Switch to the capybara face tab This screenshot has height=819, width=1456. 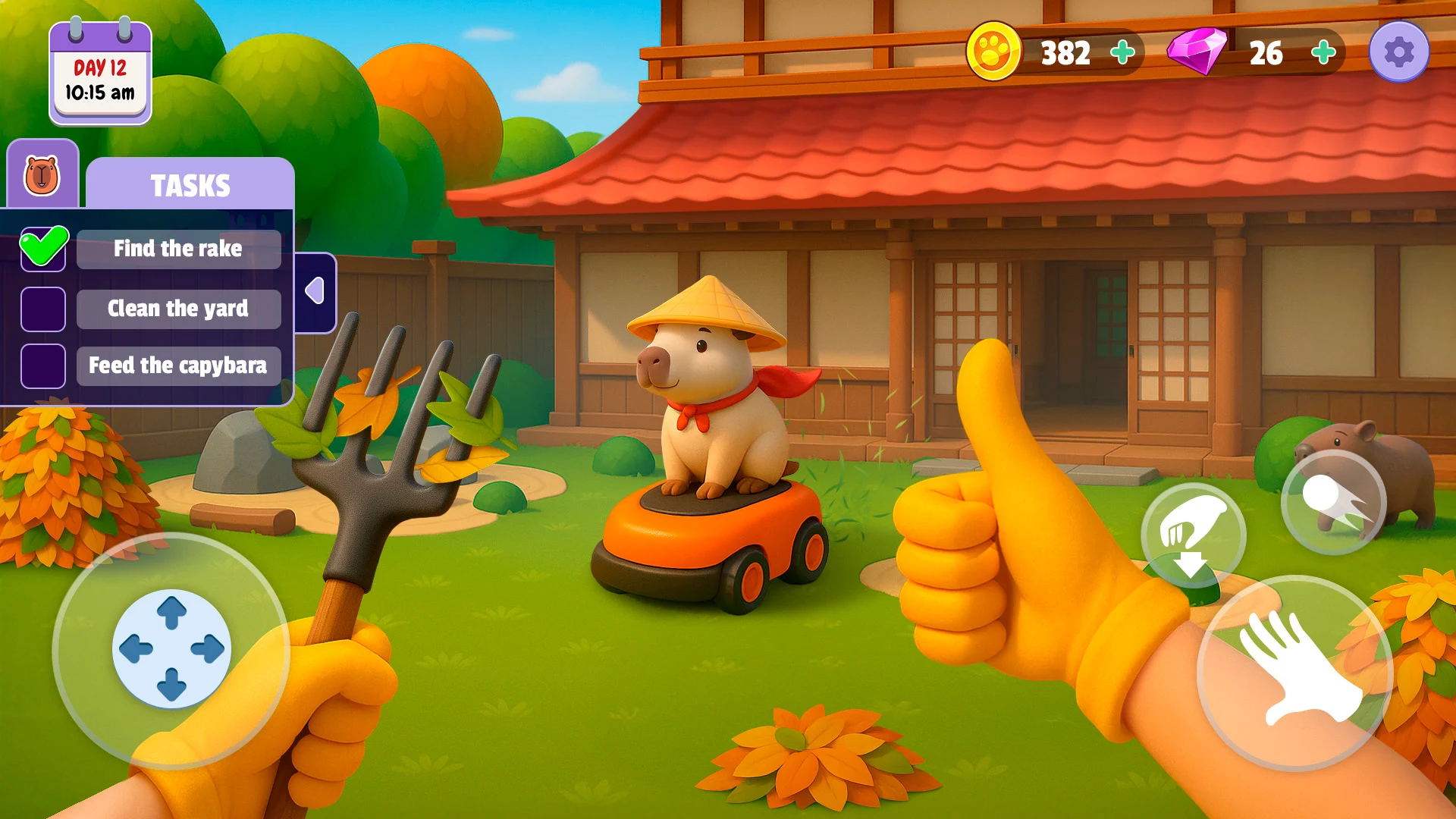point(42,175)
